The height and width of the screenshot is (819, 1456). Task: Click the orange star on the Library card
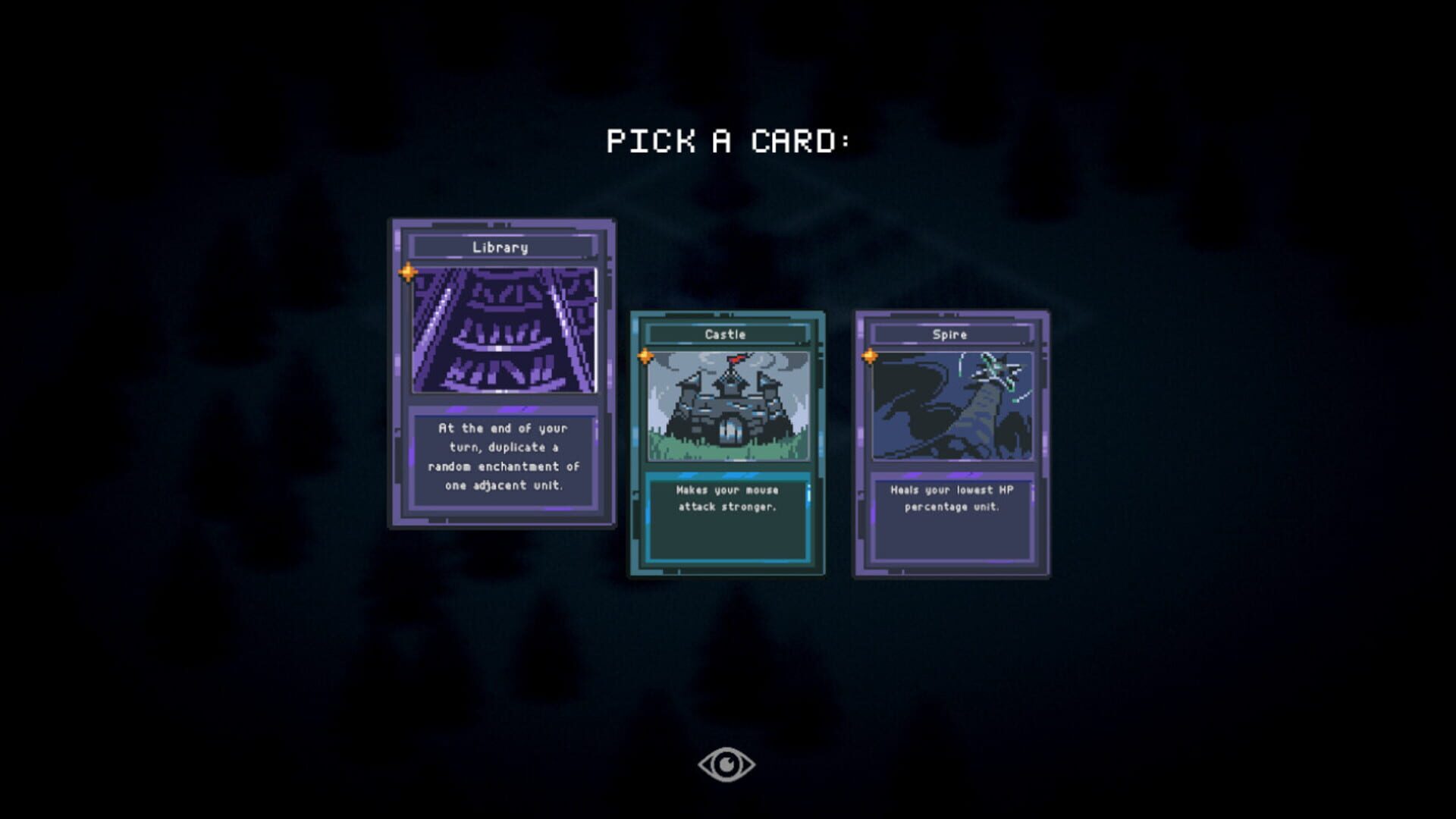(408, 271)
